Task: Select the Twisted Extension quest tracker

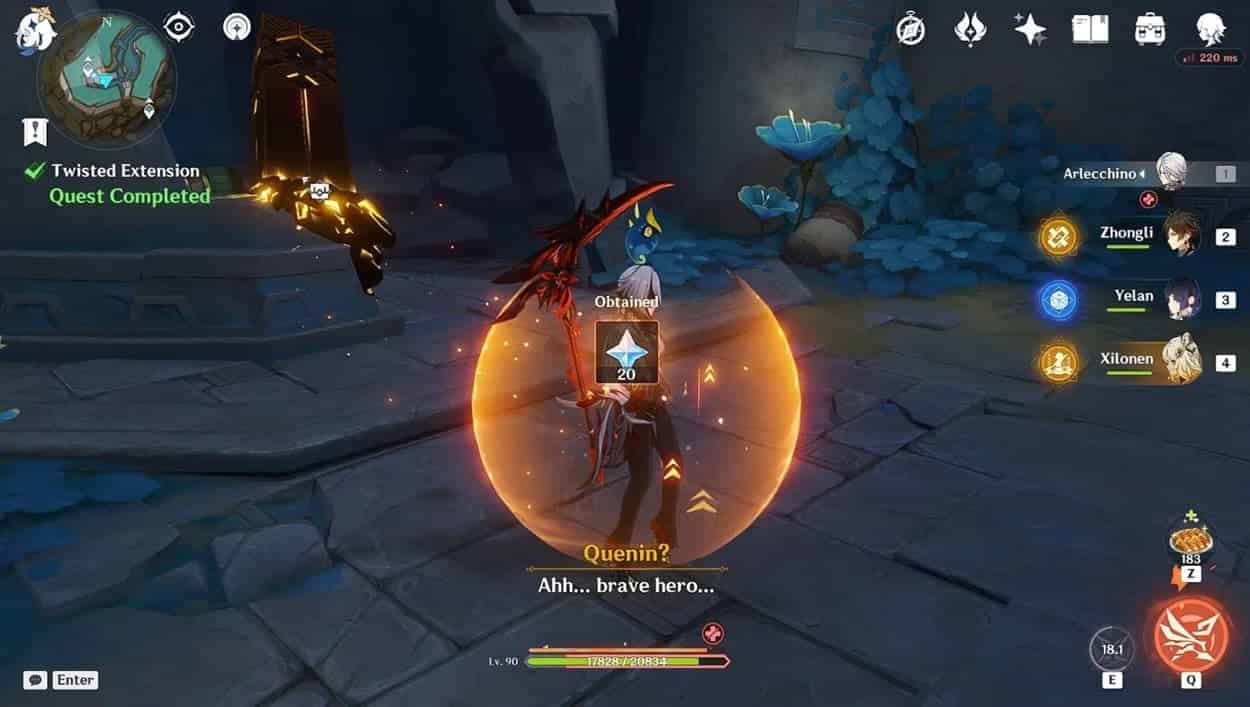Action: coord(125,171)
